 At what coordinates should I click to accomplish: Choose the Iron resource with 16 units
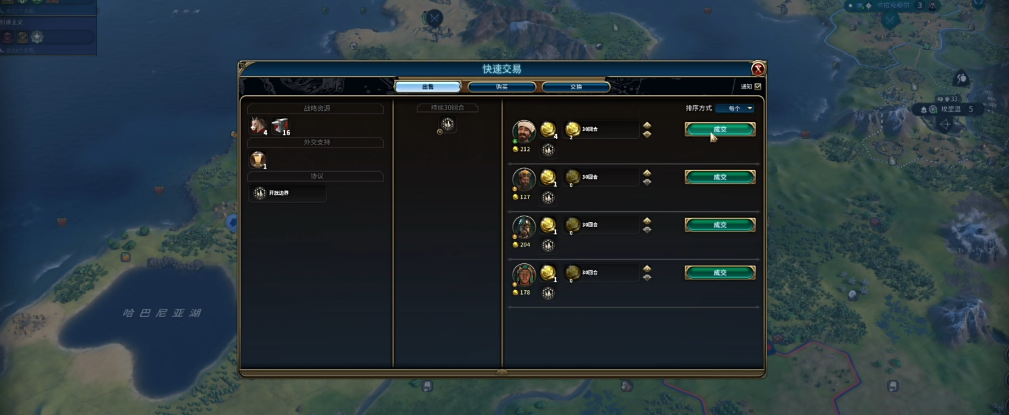(279, 125)
